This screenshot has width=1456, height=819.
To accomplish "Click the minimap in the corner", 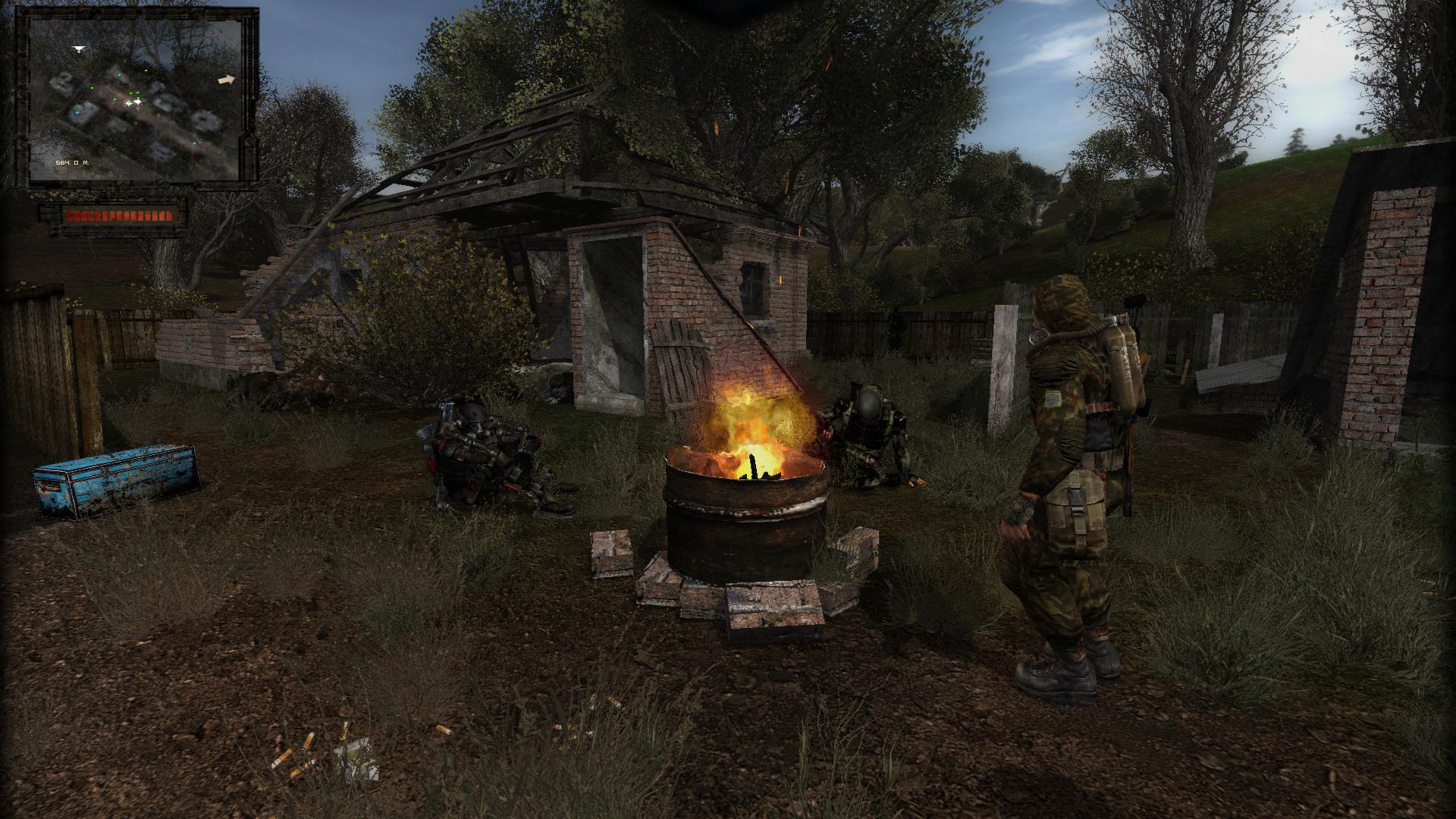I will [x=135, y=99].
